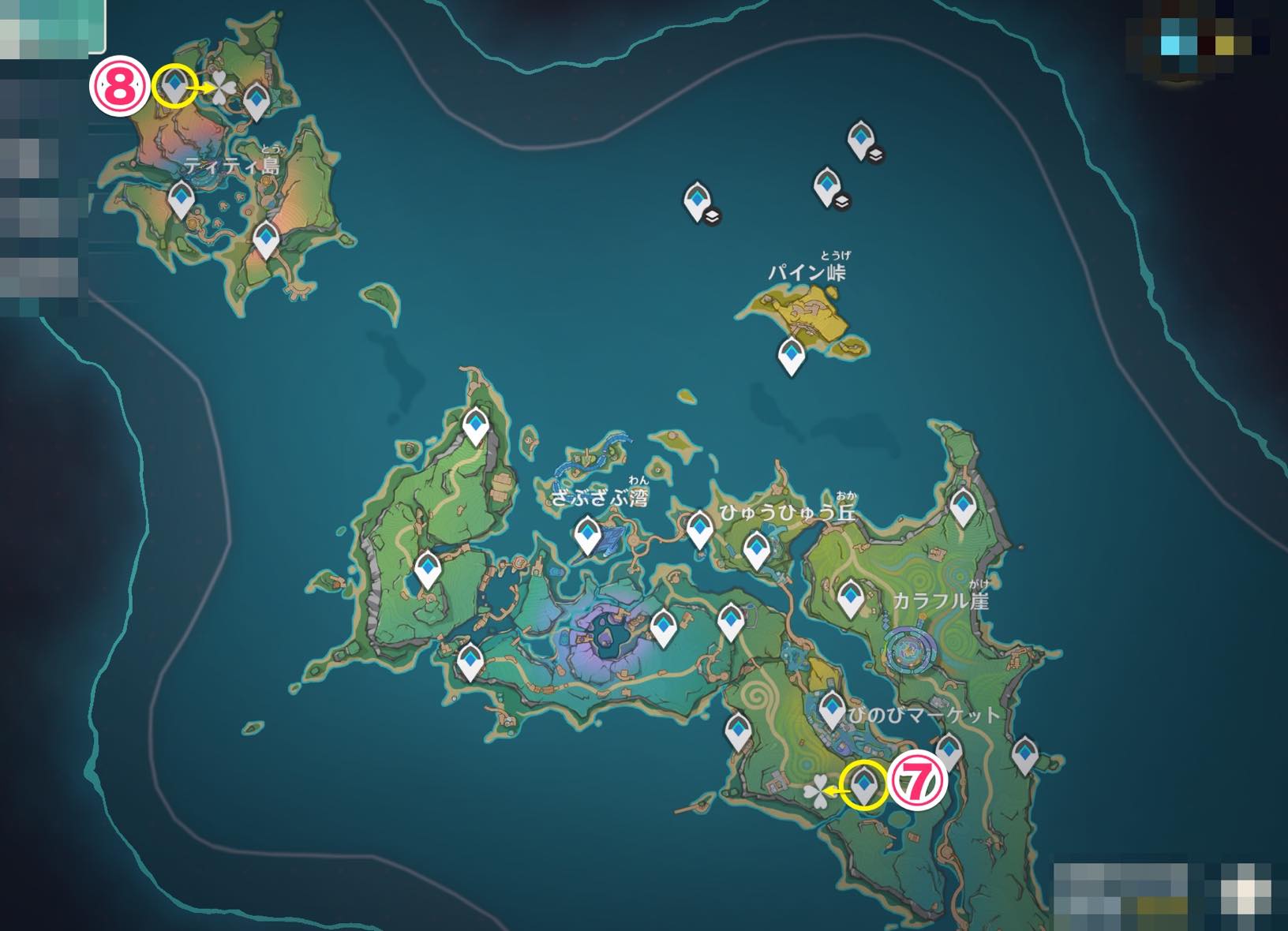The width and height of the screenshot is (1288, 931).
Task: Select the northernmost layered waypoint in the sea
Action: coord(860,139)
